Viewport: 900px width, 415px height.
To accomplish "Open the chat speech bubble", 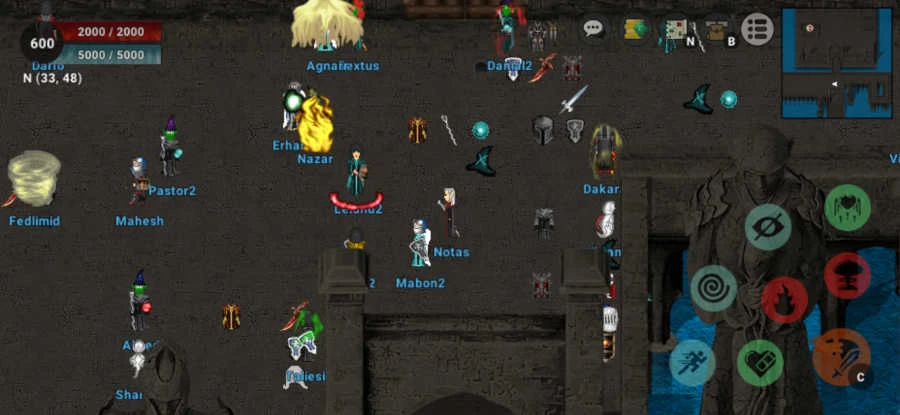I will tap(594, 29).
